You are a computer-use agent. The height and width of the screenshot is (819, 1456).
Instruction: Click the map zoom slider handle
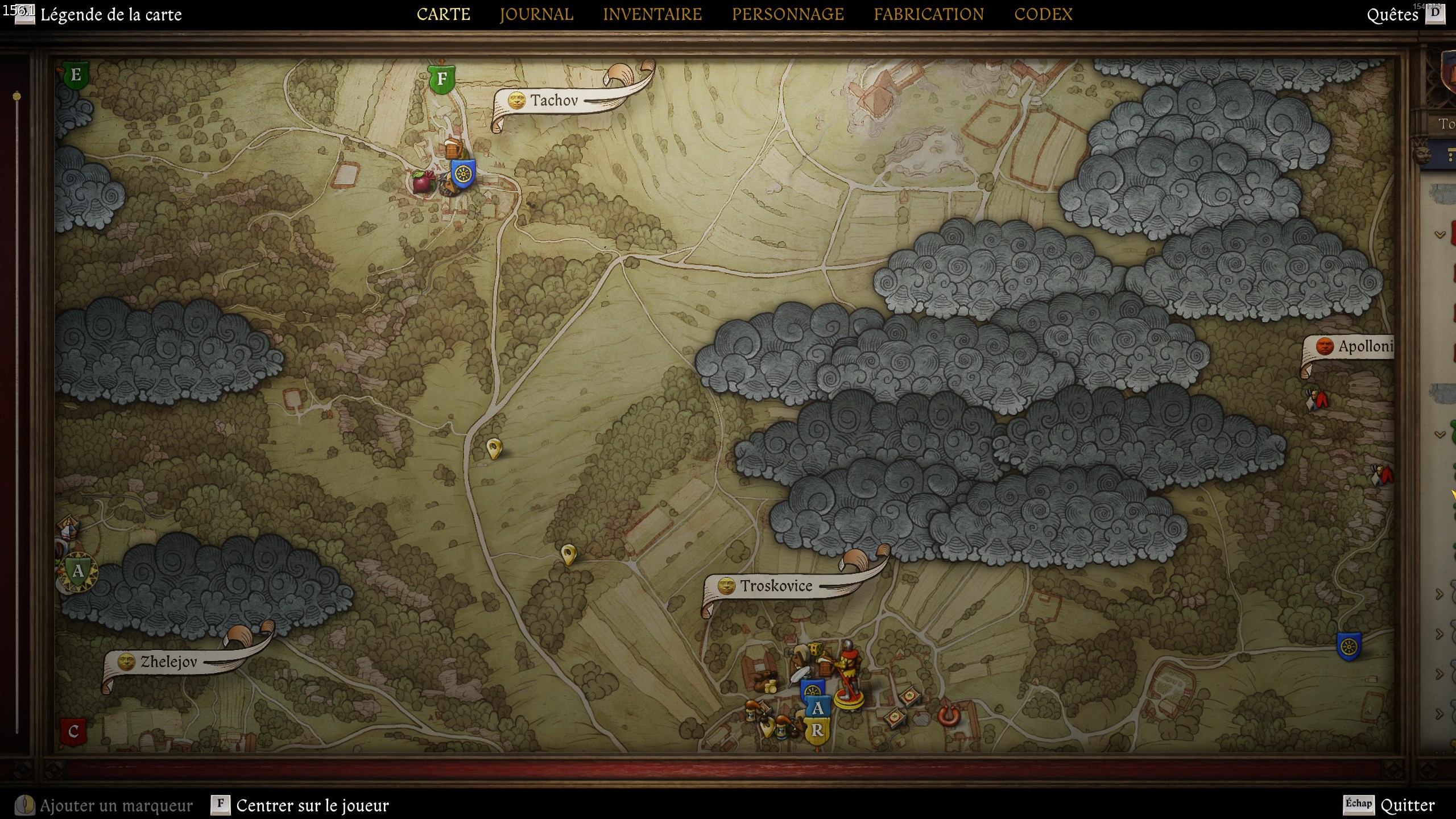17,96
